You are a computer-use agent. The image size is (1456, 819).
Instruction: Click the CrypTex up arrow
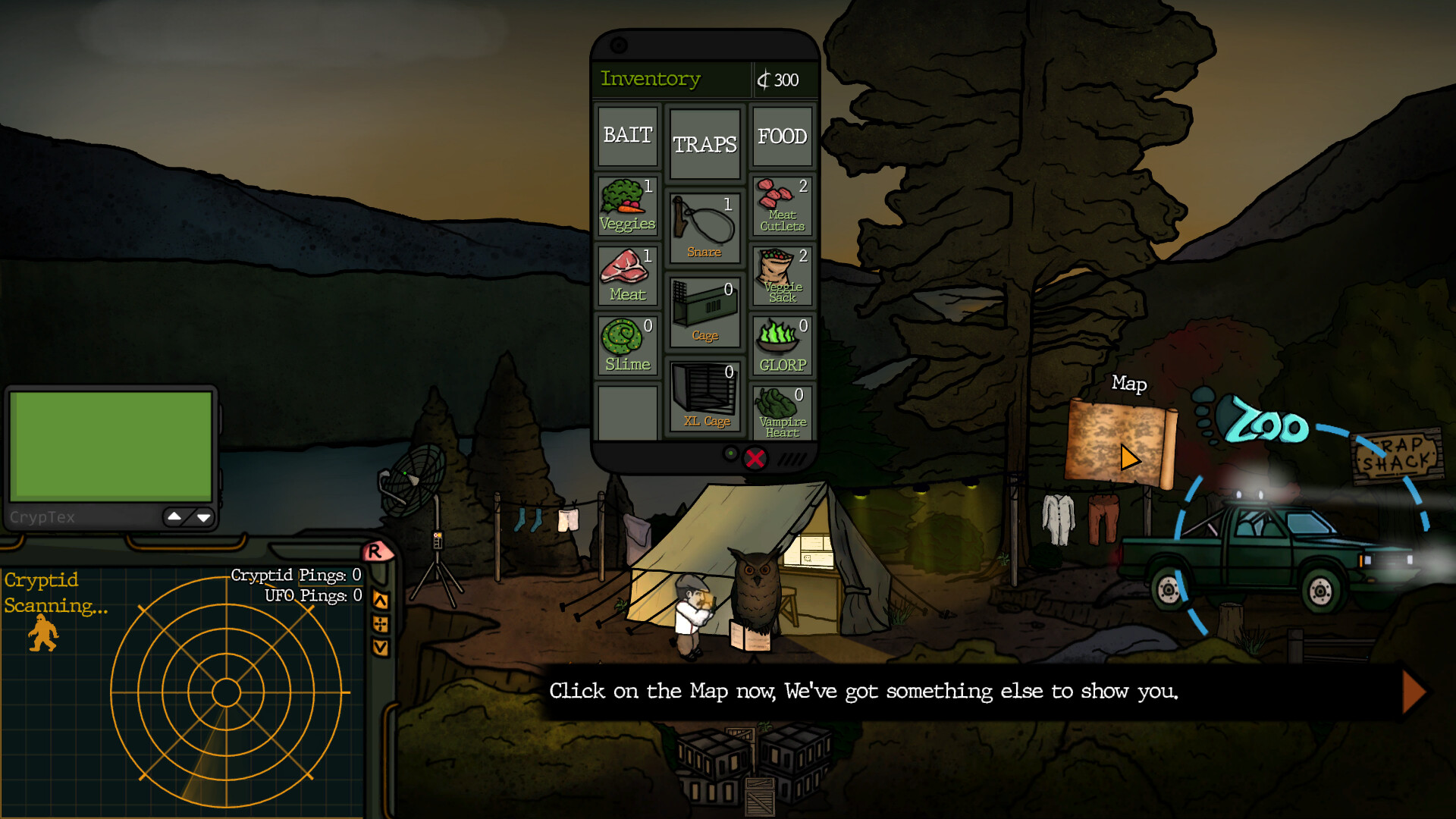[174, 516]
